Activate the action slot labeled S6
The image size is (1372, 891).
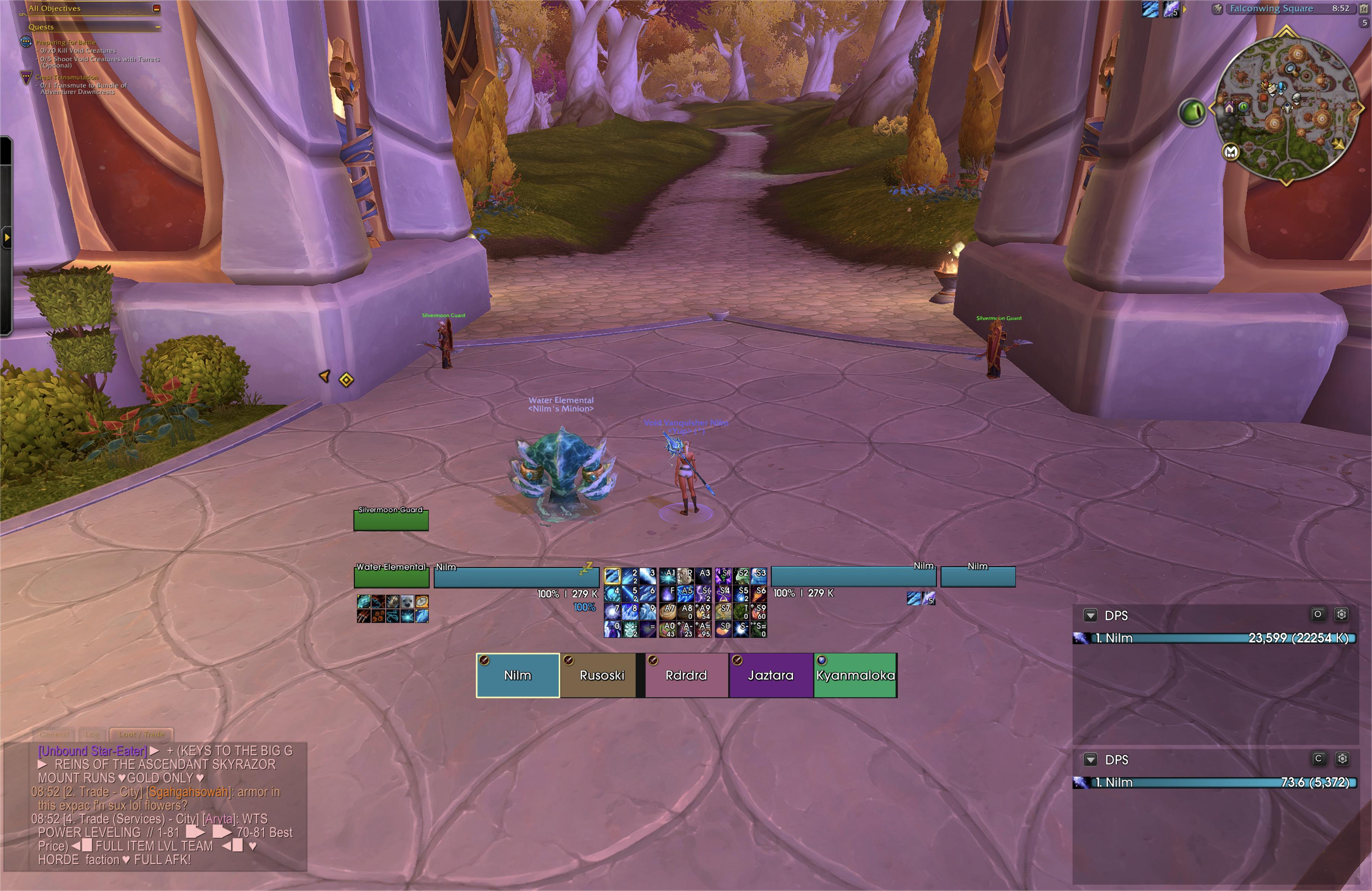click(x=759, y=593)
